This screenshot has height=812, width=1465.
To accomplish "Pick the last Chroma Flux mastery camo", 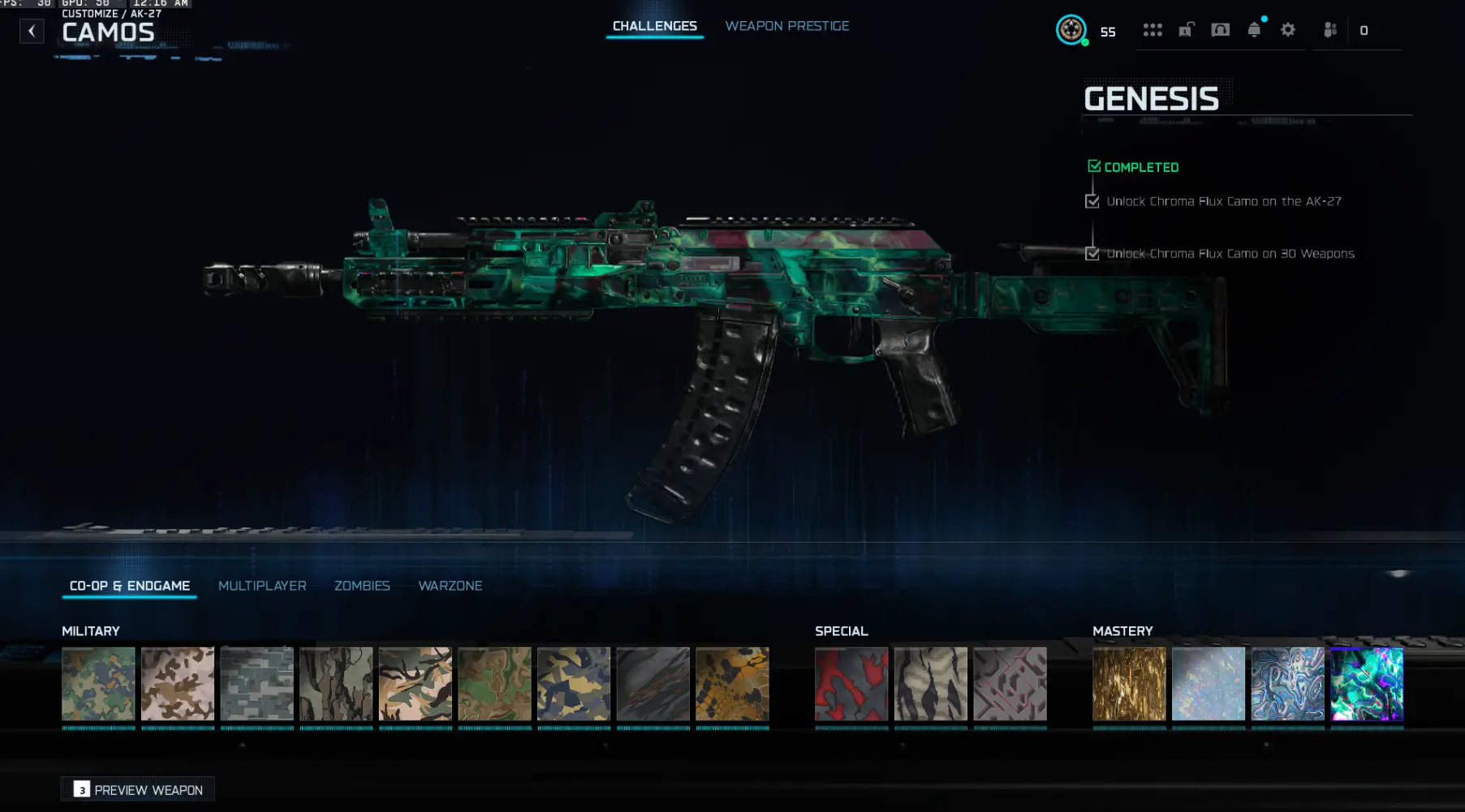I will point(1366,684).
